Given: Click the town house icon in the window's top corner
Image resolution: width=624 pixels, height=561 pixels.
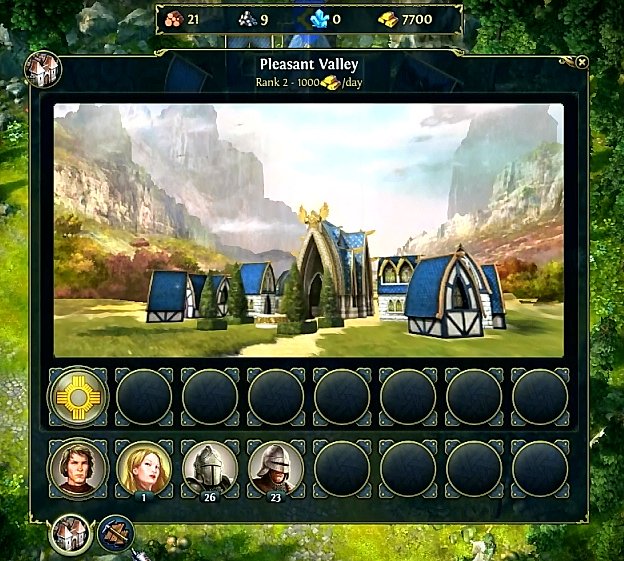Looking at the screenshot, I should click(x=44, y=69).
